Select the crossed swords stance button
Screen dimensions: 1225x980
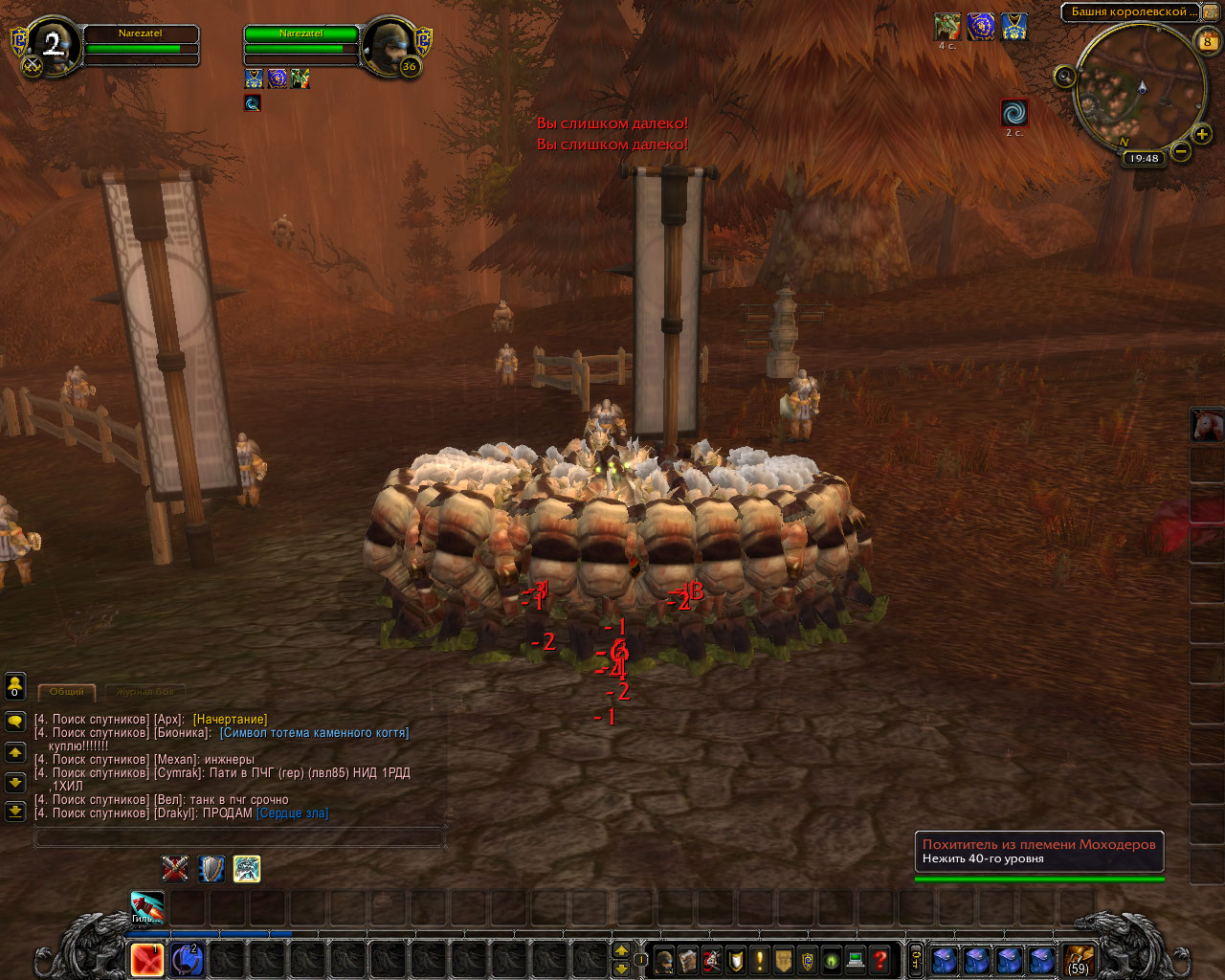174,869
